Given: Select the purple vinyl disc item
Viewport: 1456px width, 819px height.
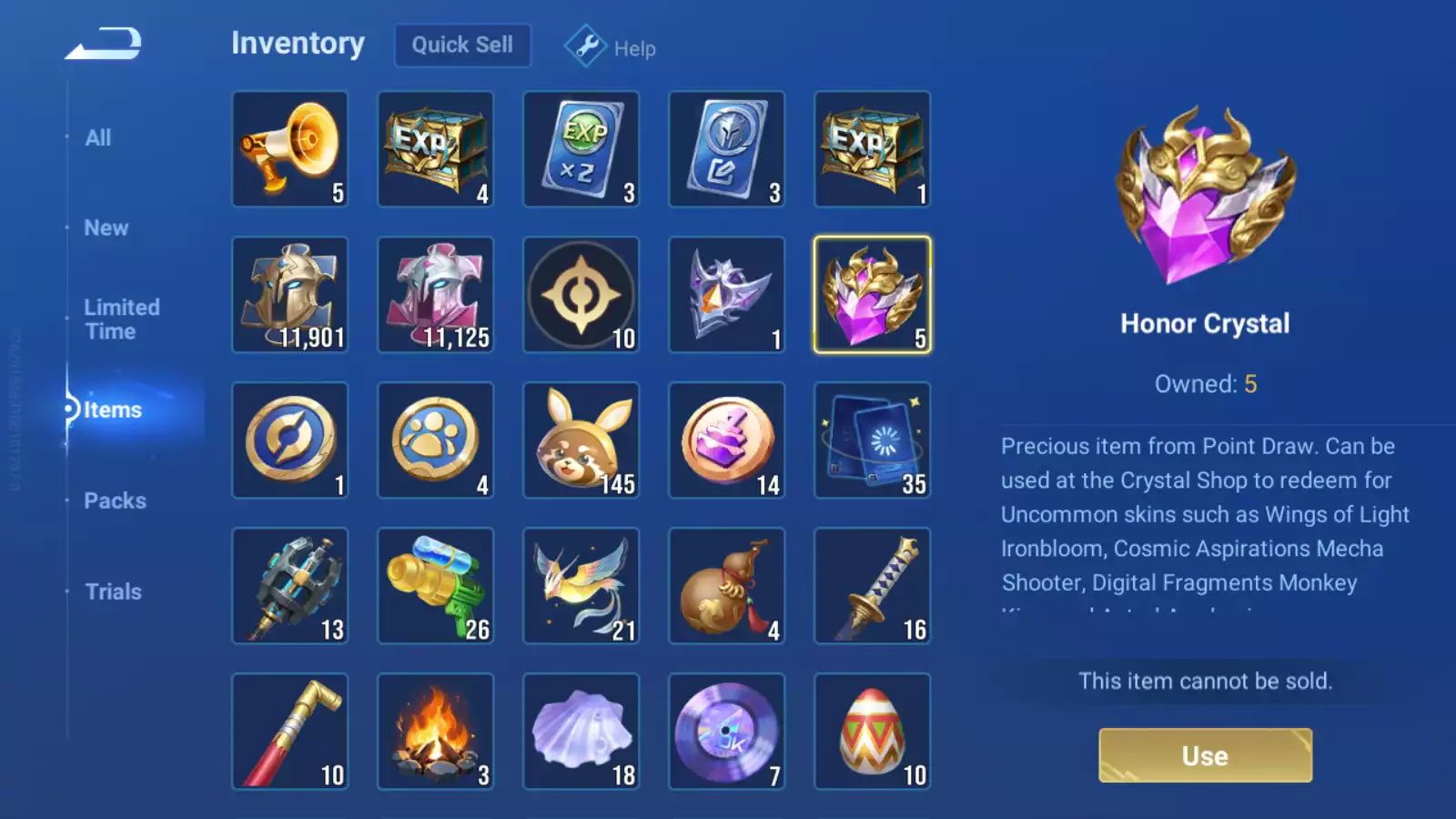Looking at the screenshot, I should [x=727, y=732].
